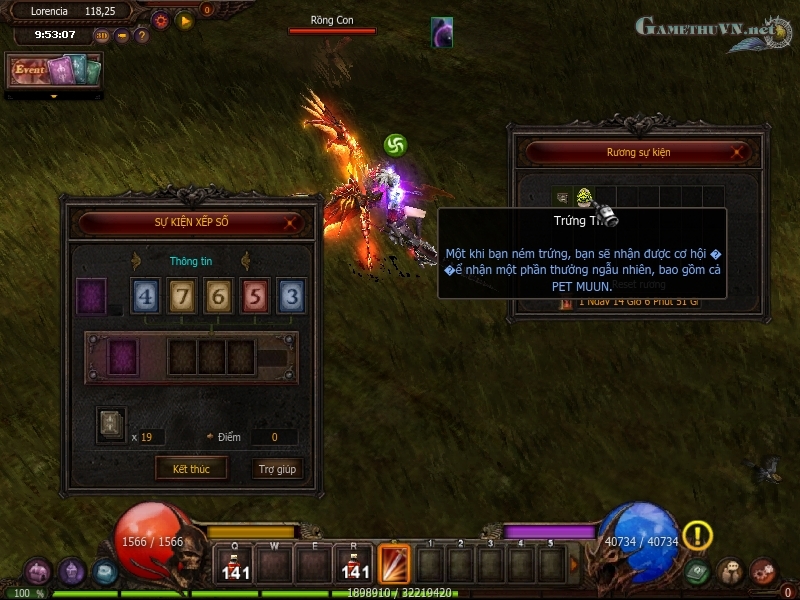Open Trợ giúp help in event panel

click(277, 469)
